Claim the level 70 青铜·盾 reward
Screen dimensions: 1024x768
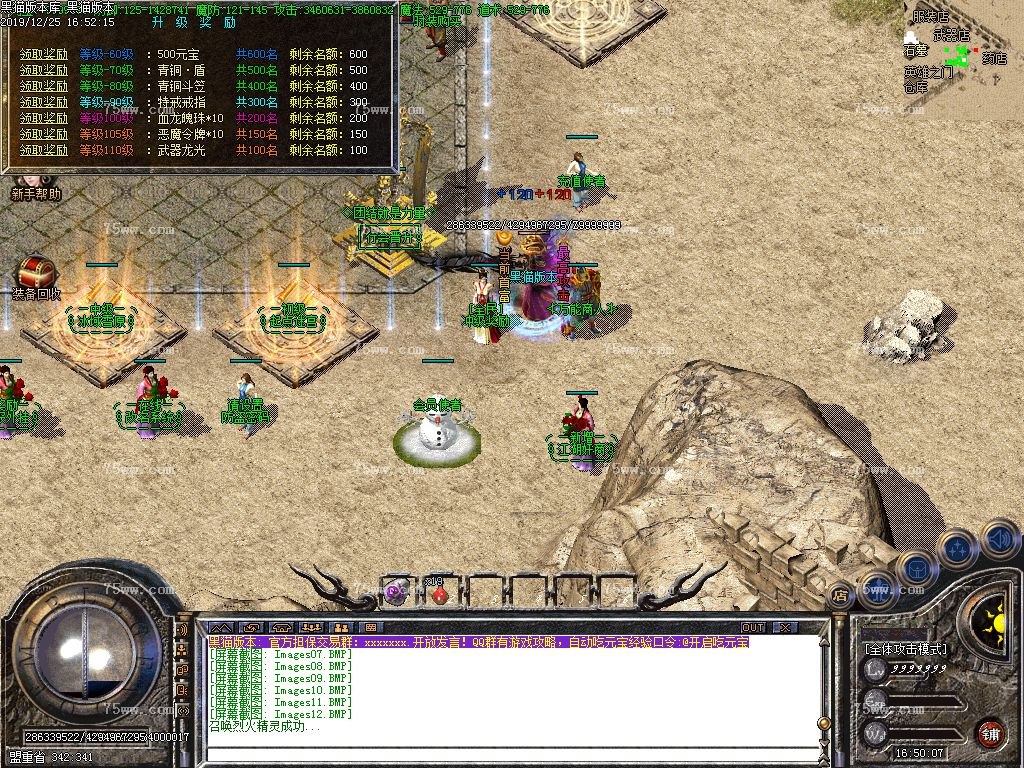tap(43, 70)
